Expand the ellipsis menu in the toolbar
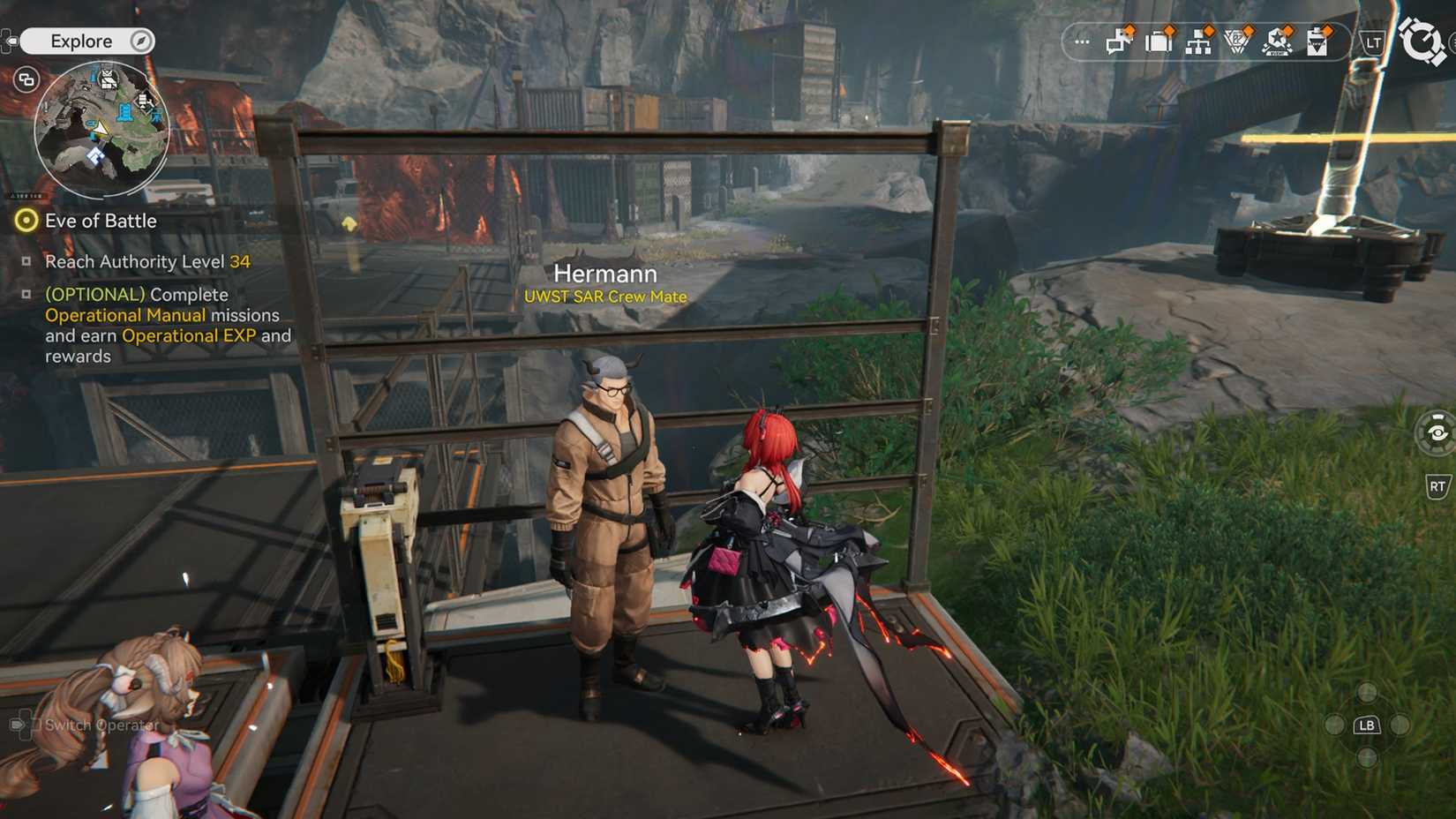This screenshot has height=819, width=1456. click(x=1081, y=41)
